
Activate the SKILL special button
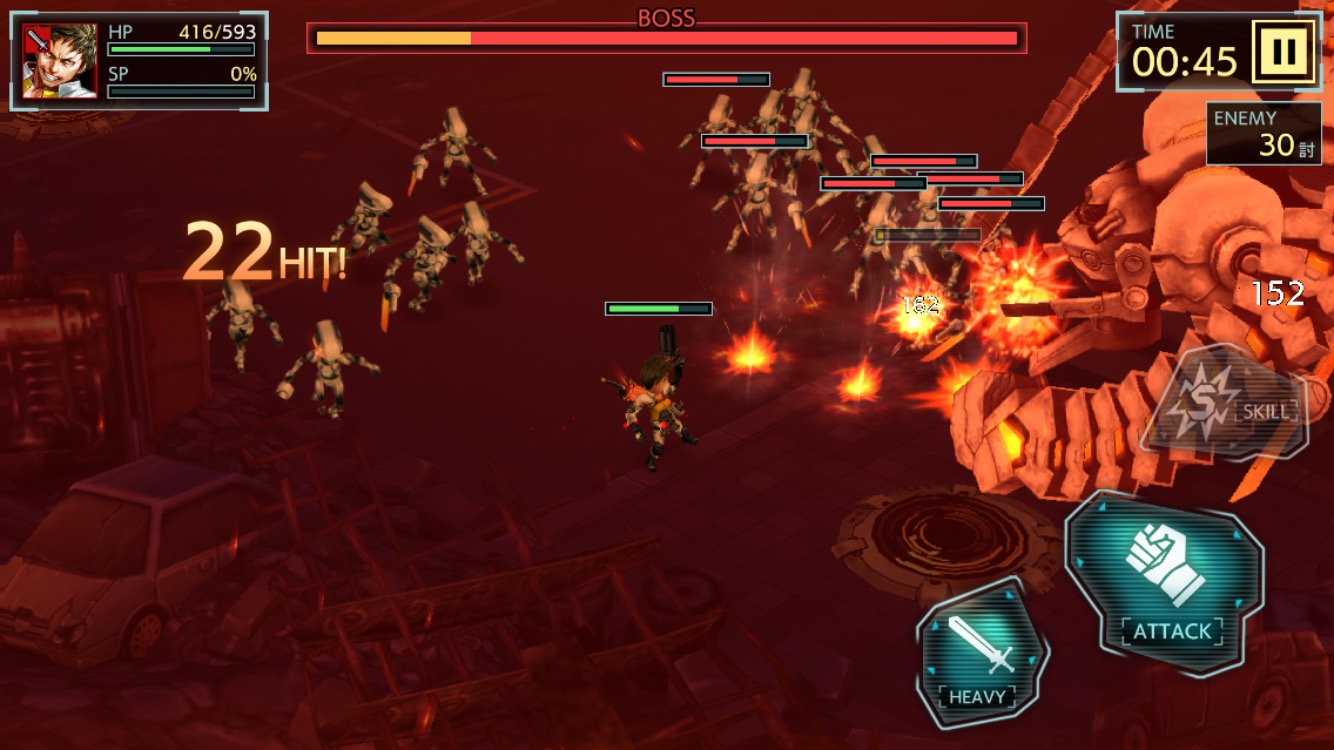click(x=1225, y=402)
